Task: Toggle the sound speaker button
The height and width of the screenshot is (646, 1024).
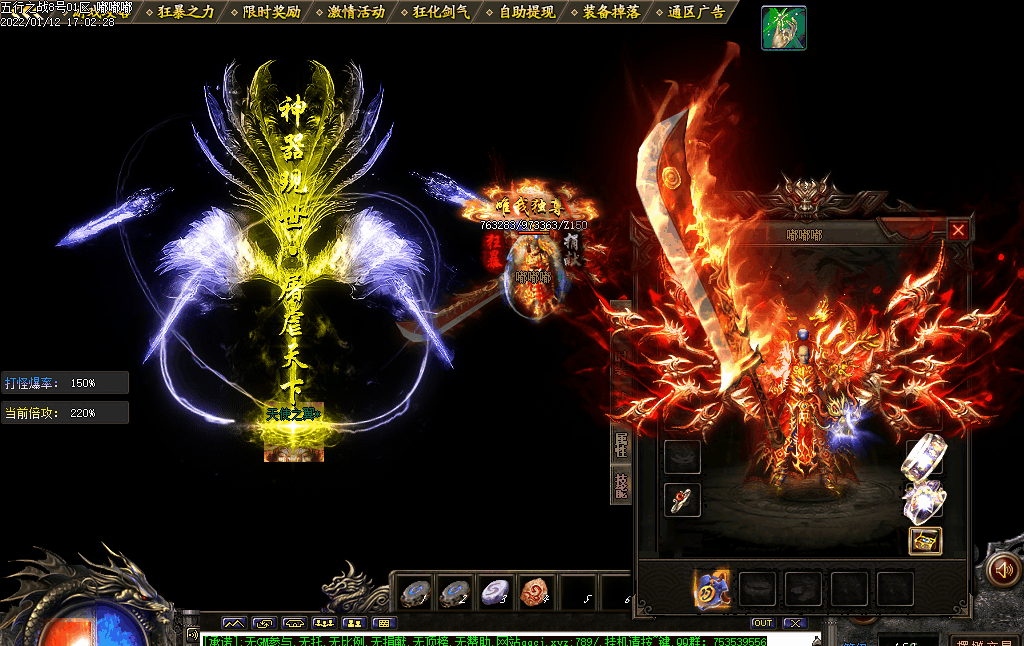Action: click(1002, 569)
